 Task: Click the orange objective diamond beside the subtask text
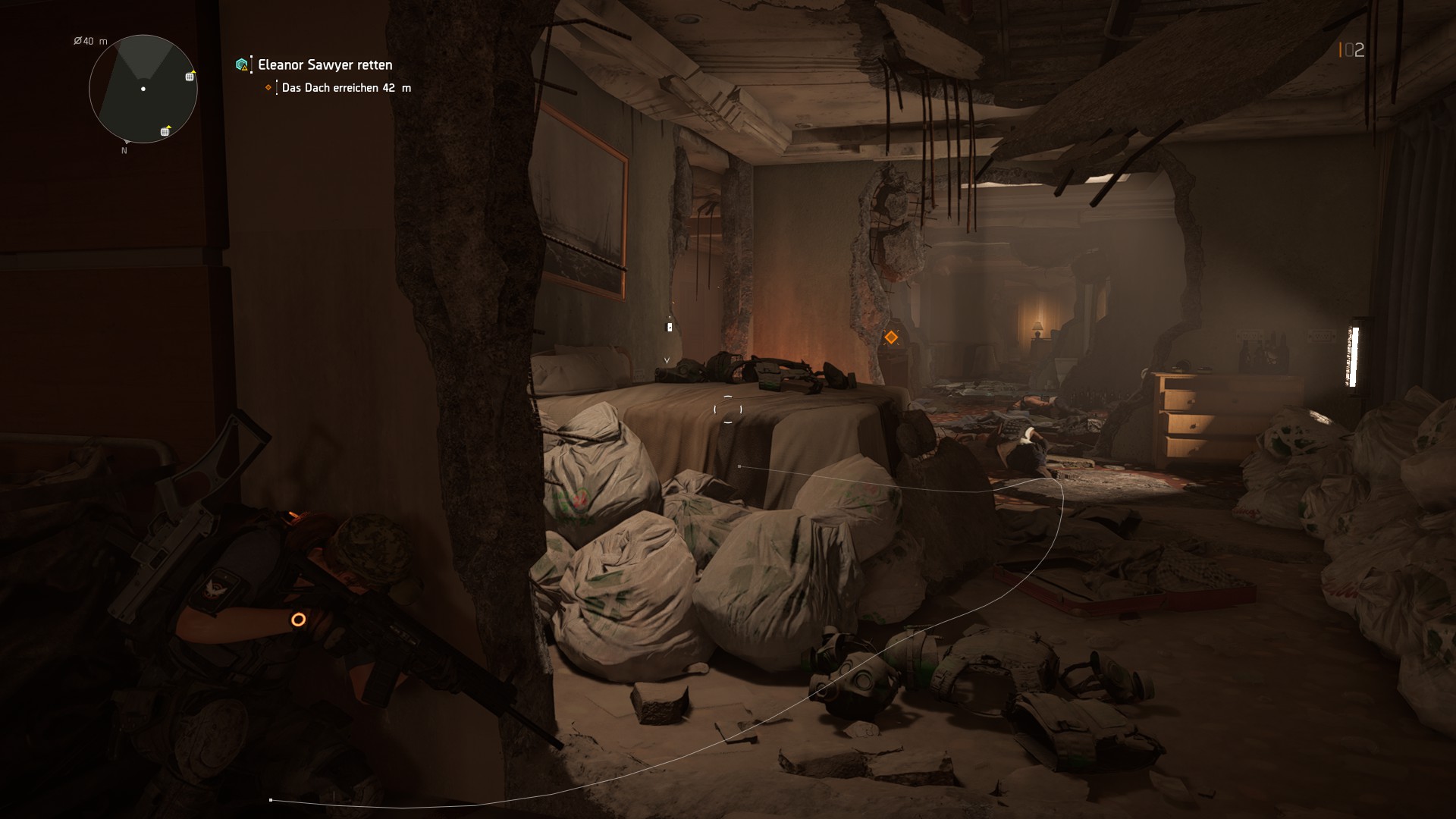point(267,89)
